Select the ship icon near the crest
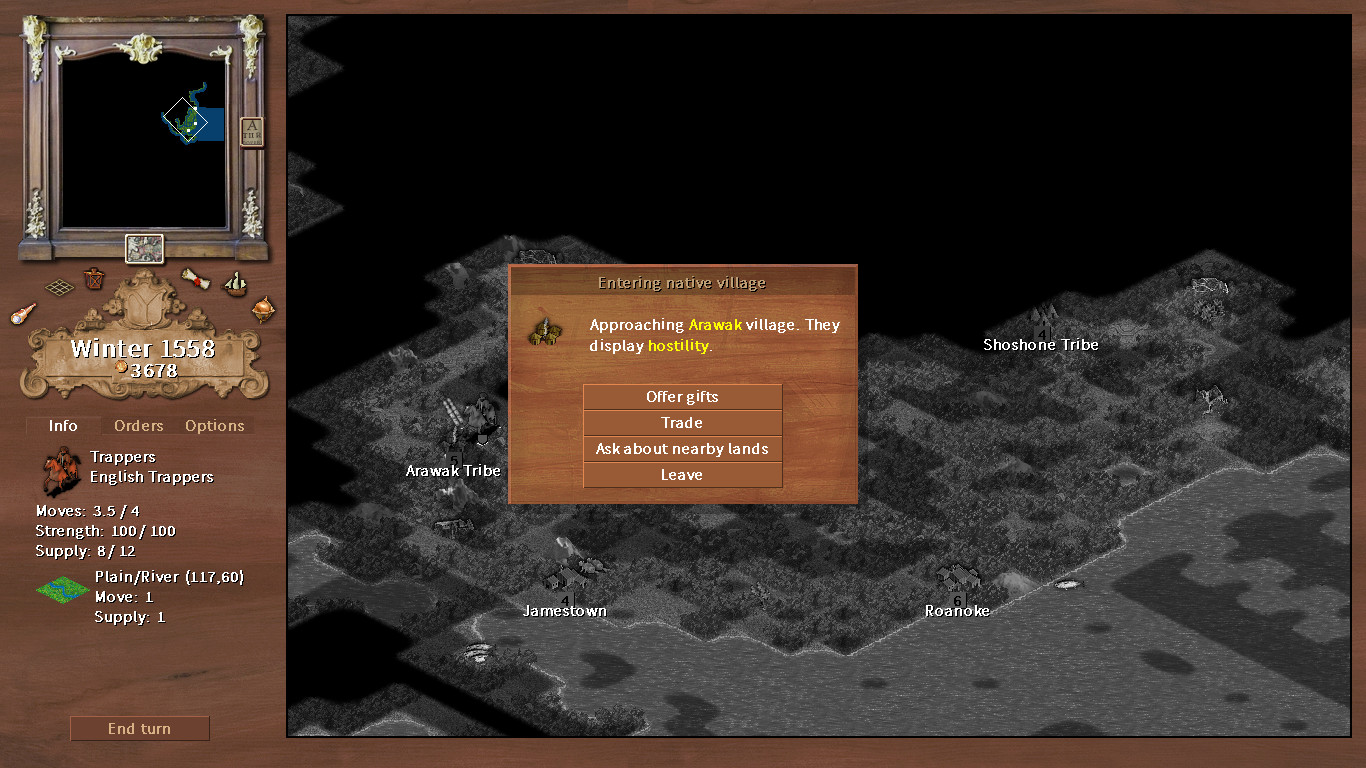This screenshot has height=768, width=1366. tap(234, 286)
